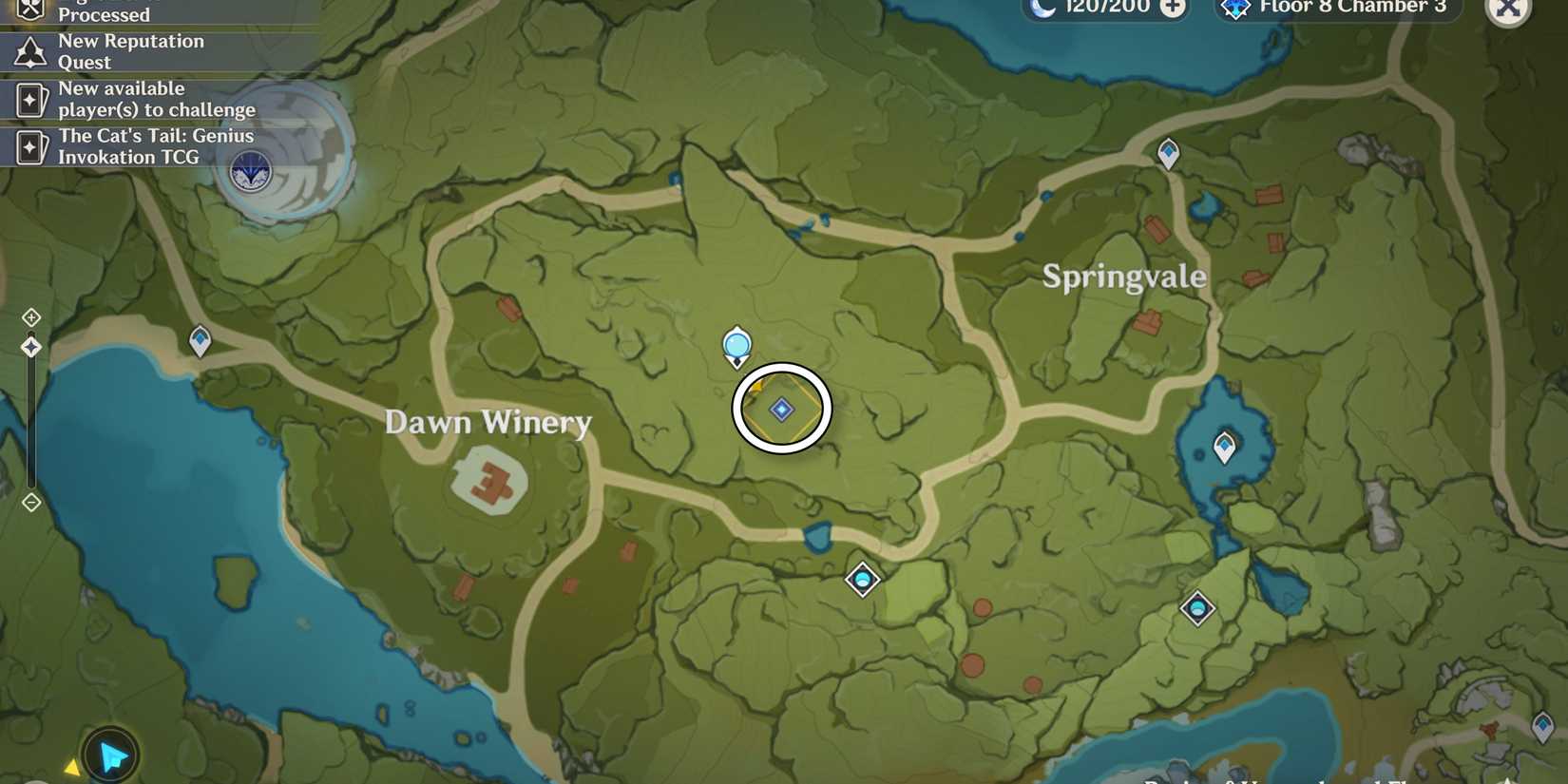Click the new available player(s) to challenge notification

pos(155,99)
